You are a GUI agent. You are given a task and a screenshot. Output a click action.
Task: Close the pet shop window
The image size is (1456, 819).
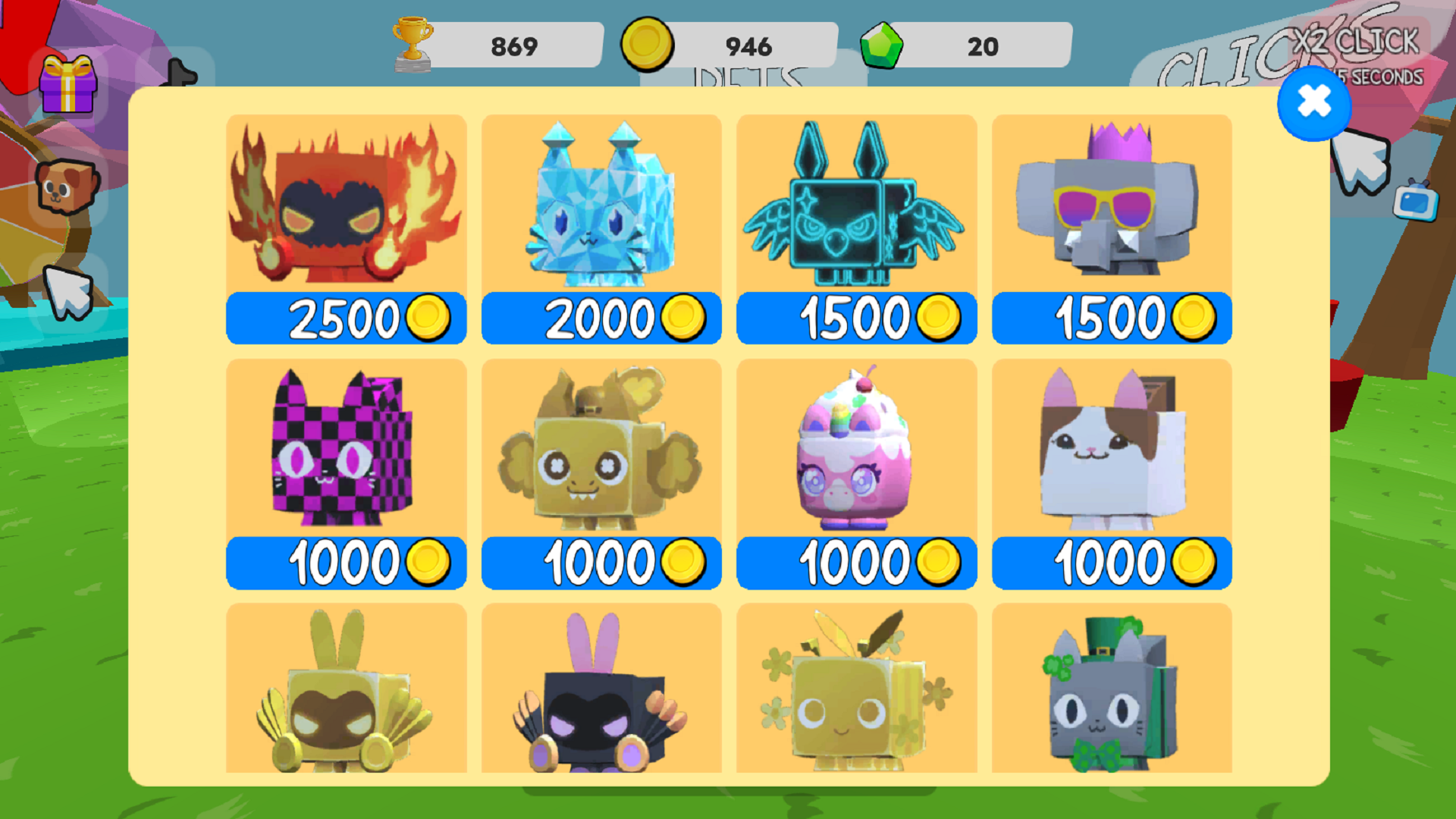1314,105
